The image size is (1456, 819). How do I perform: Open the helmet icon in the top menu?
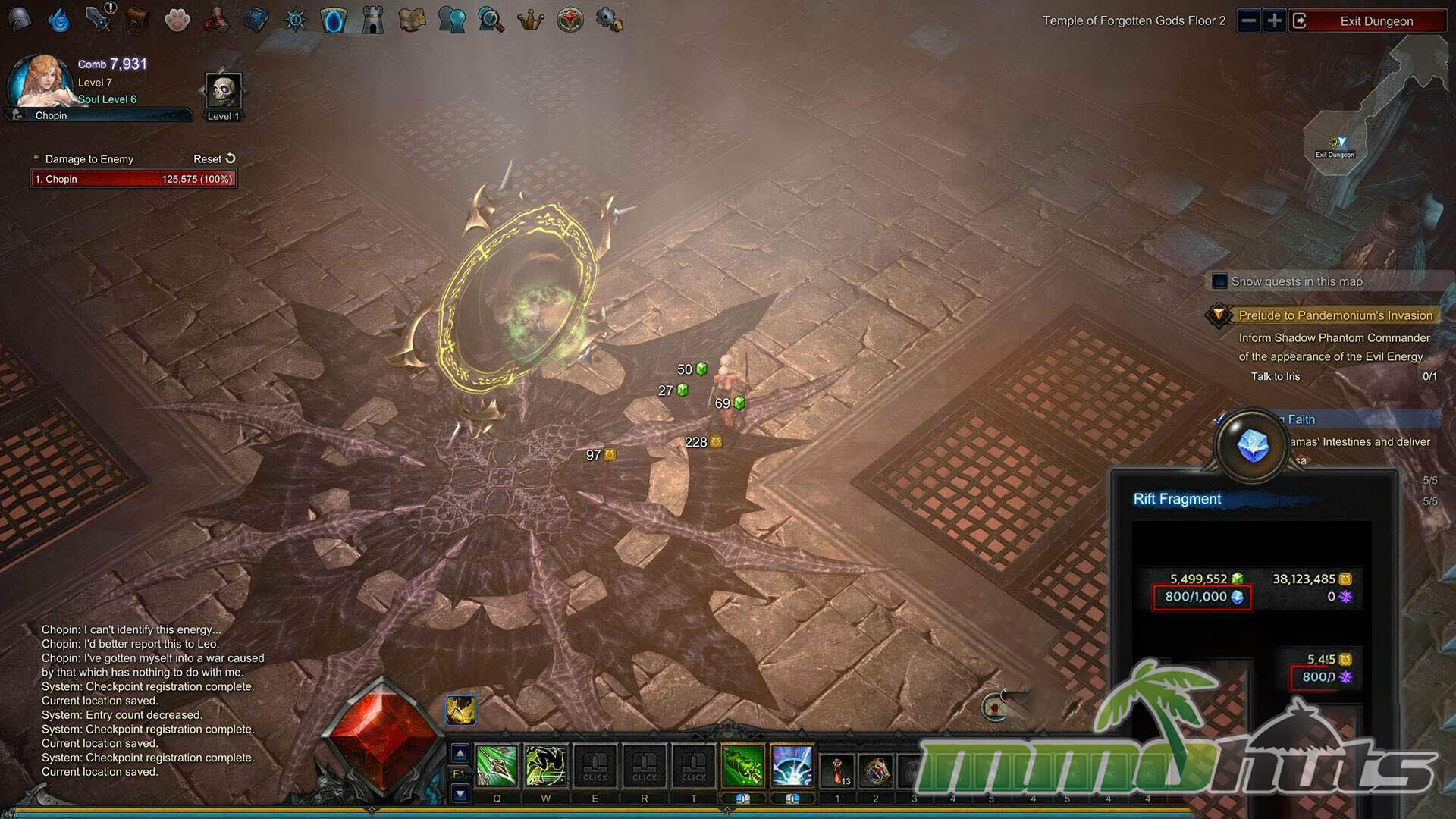coord(20,20)
